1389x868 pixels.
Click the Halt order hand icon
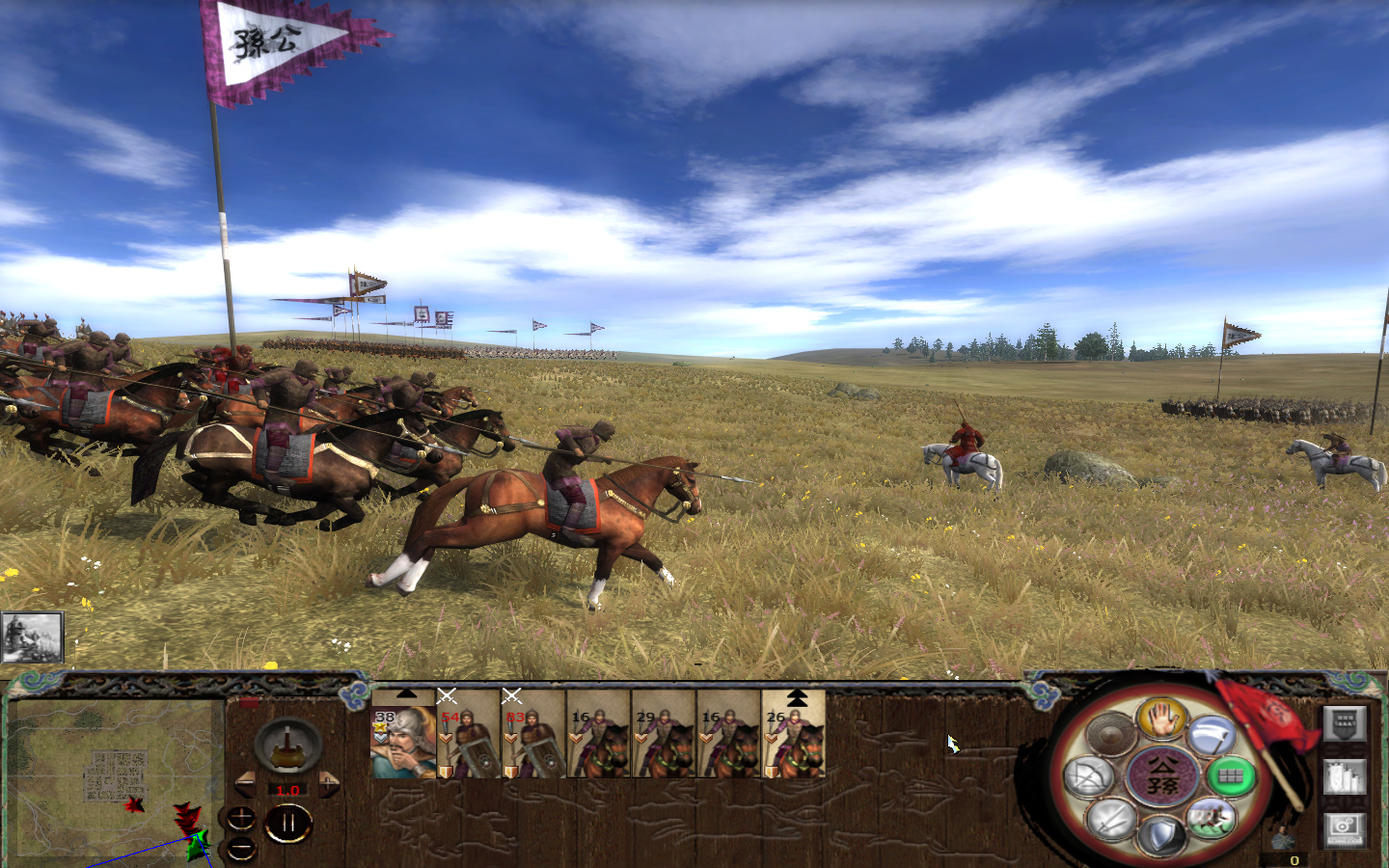pos(1161,718)
